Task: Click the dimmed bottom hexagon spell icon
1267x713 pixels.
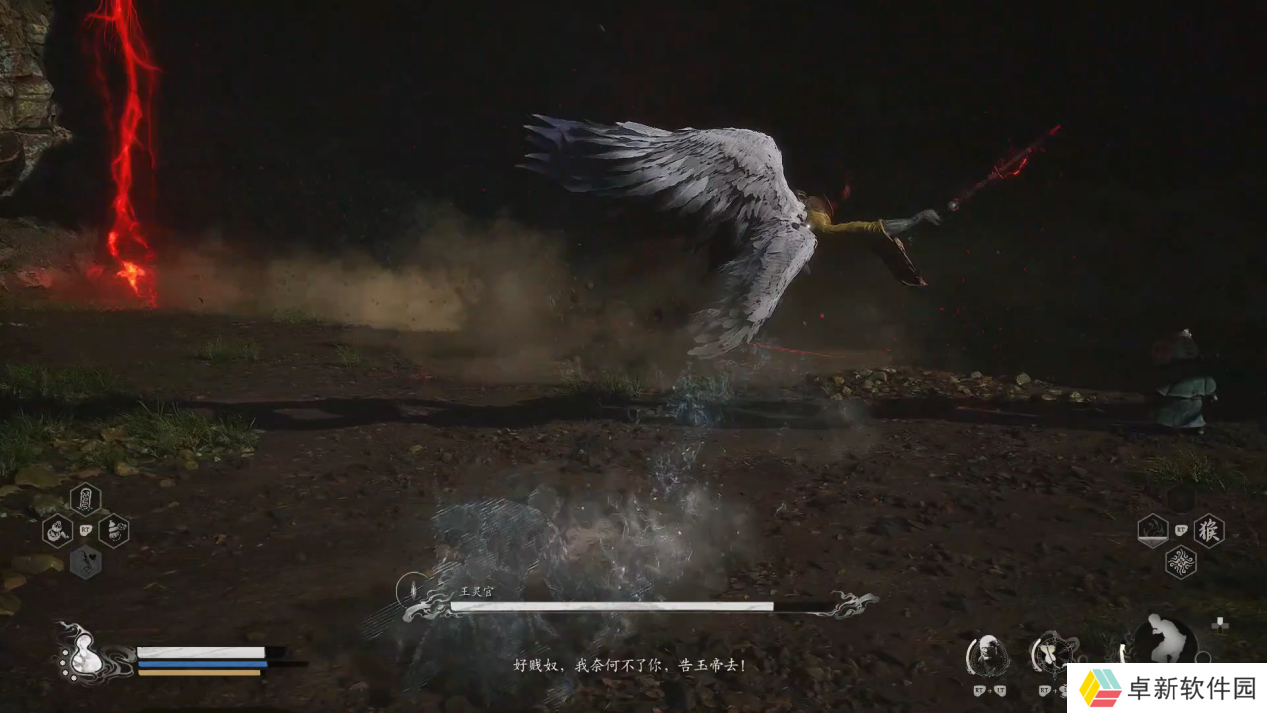Action: click(85, 562)
